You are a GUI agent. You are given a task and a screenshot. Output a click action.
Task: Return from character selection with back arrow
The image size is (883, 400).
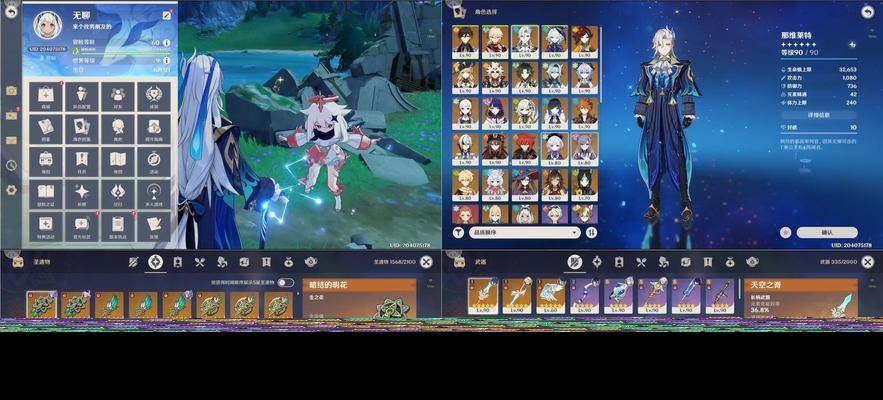[x=866, y=11]
